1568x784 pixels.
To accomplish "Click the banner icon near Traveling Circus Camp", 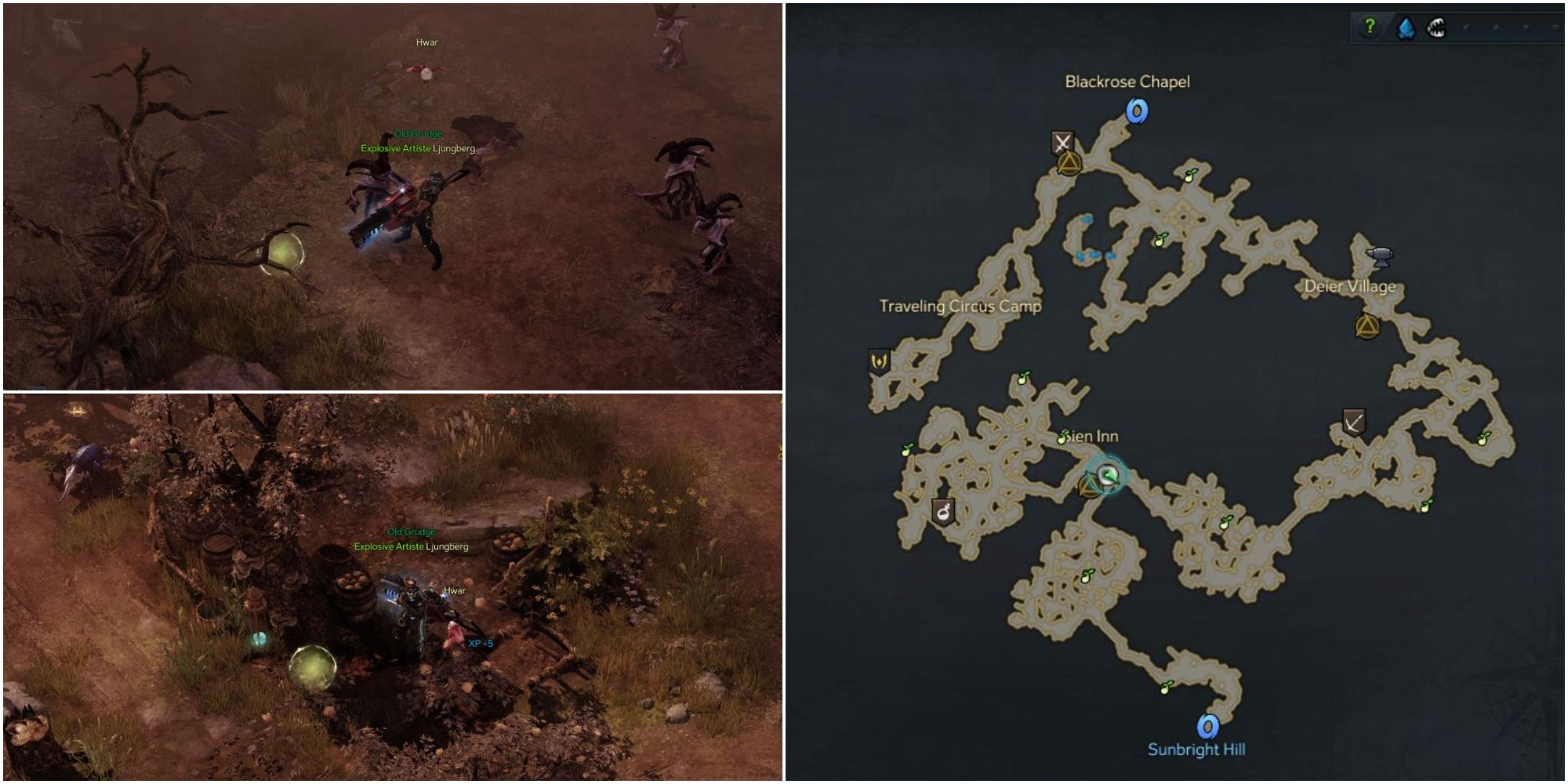I will 880,362.
